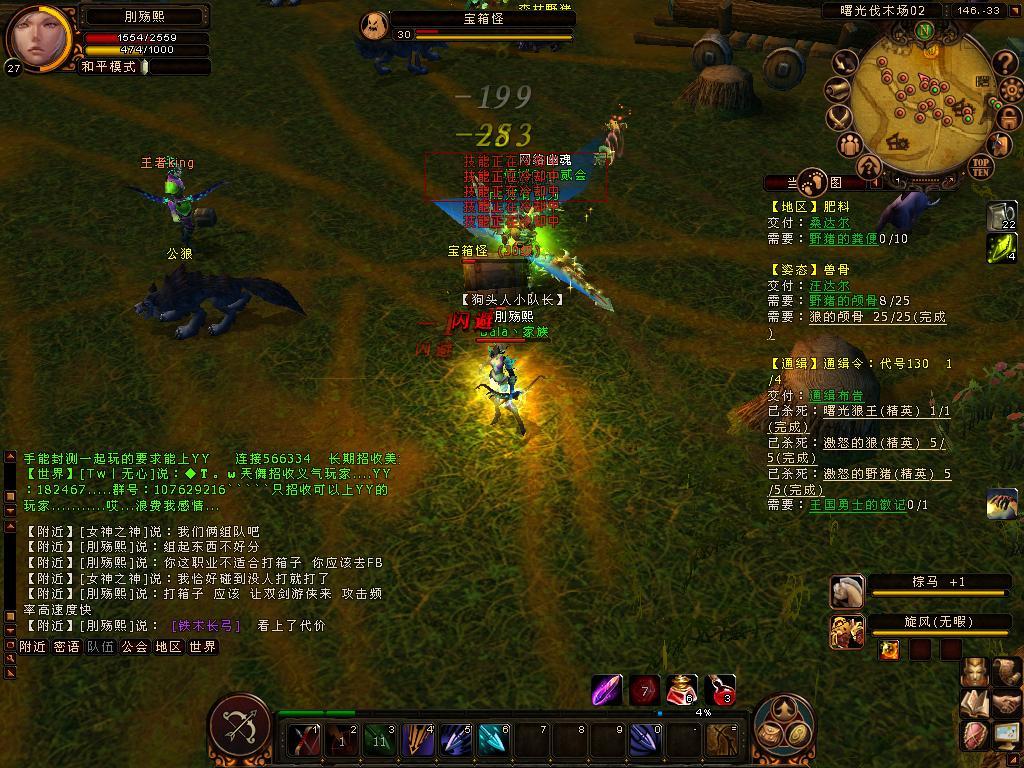The height and width of the screenshot is (768, 1024).
Task: Use the red potion flask with count 6
Action: pos(681,690)
